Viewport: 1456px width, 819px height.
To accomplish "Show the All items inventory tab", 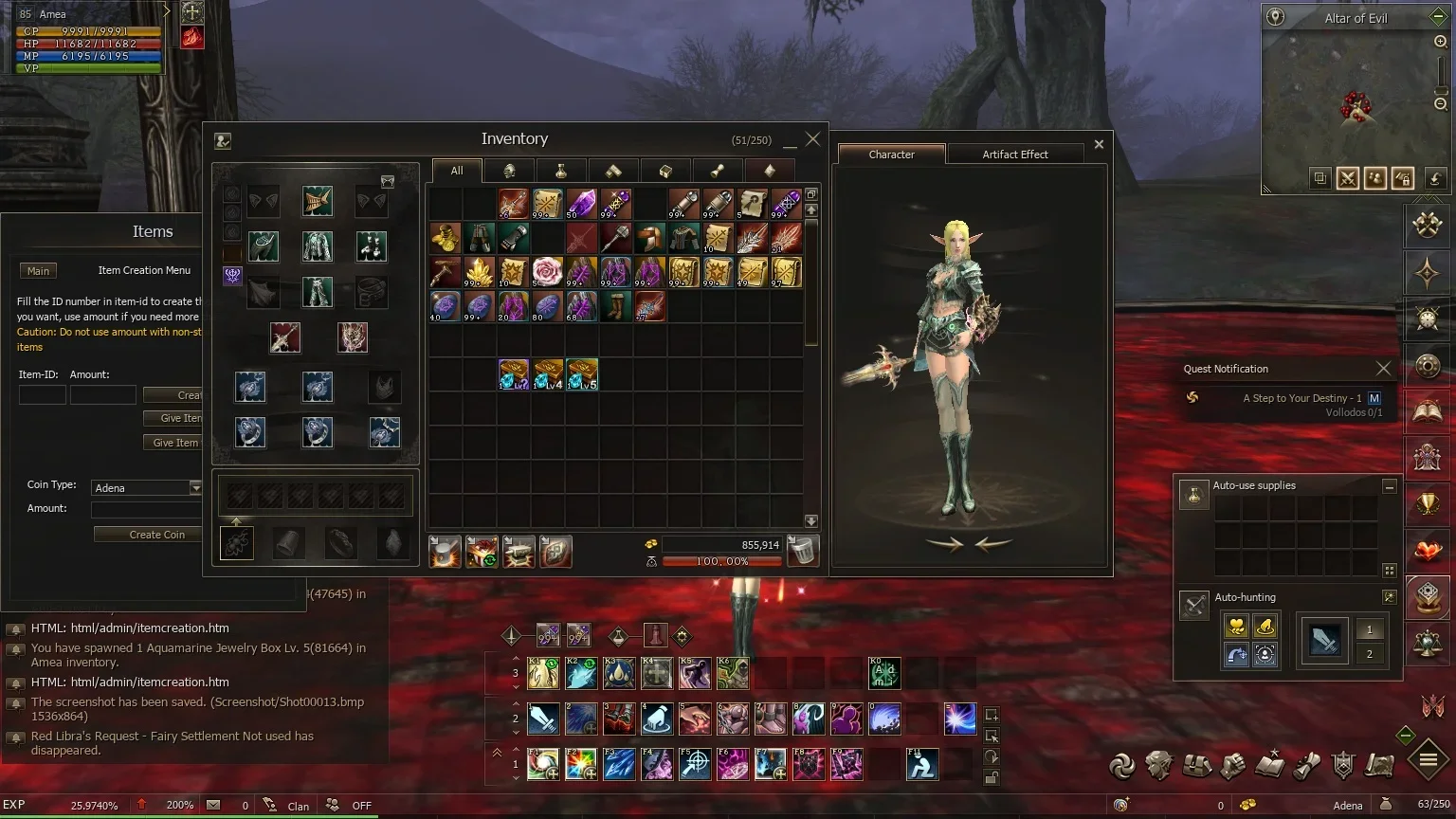I will click(457, 171).
